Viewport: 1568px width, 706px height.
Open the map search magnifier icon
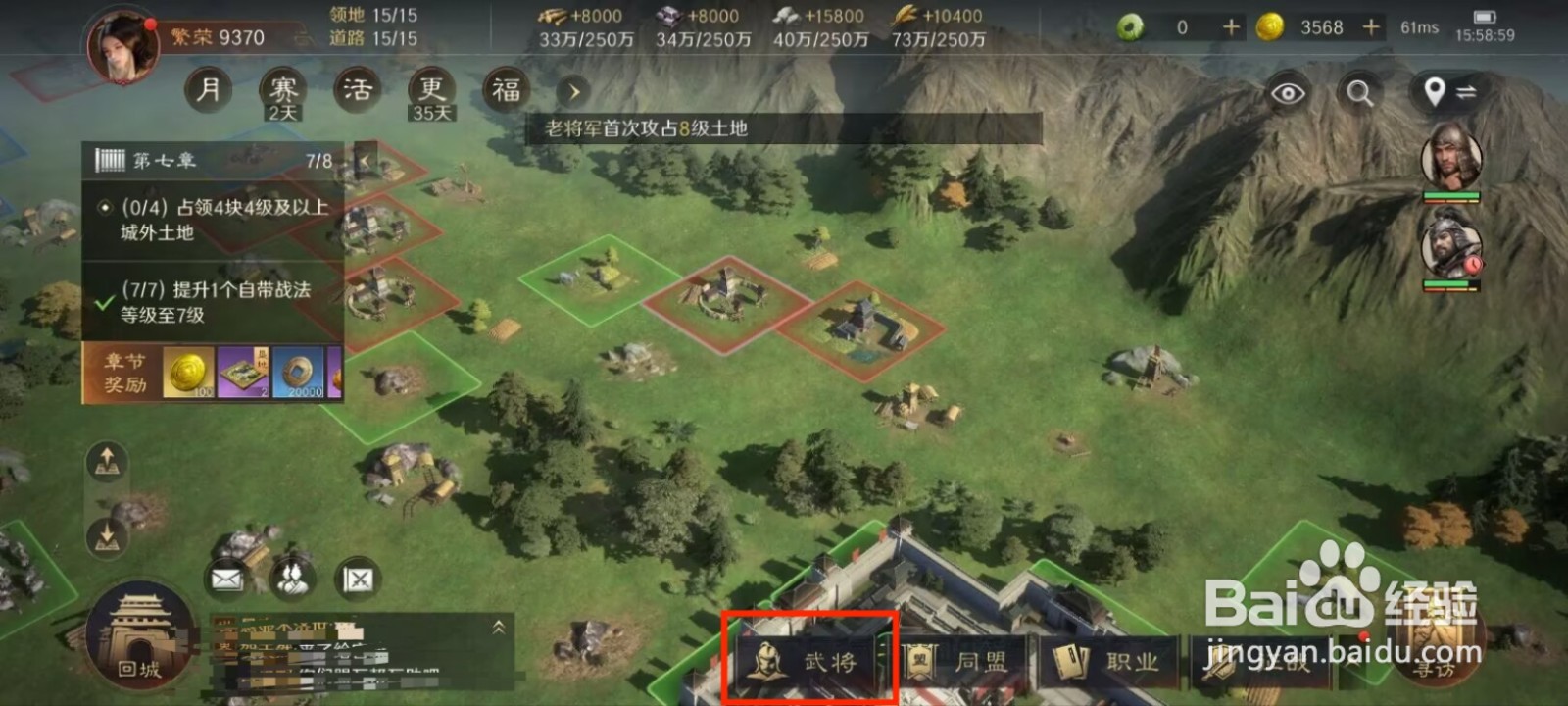tap(1358, 92)
